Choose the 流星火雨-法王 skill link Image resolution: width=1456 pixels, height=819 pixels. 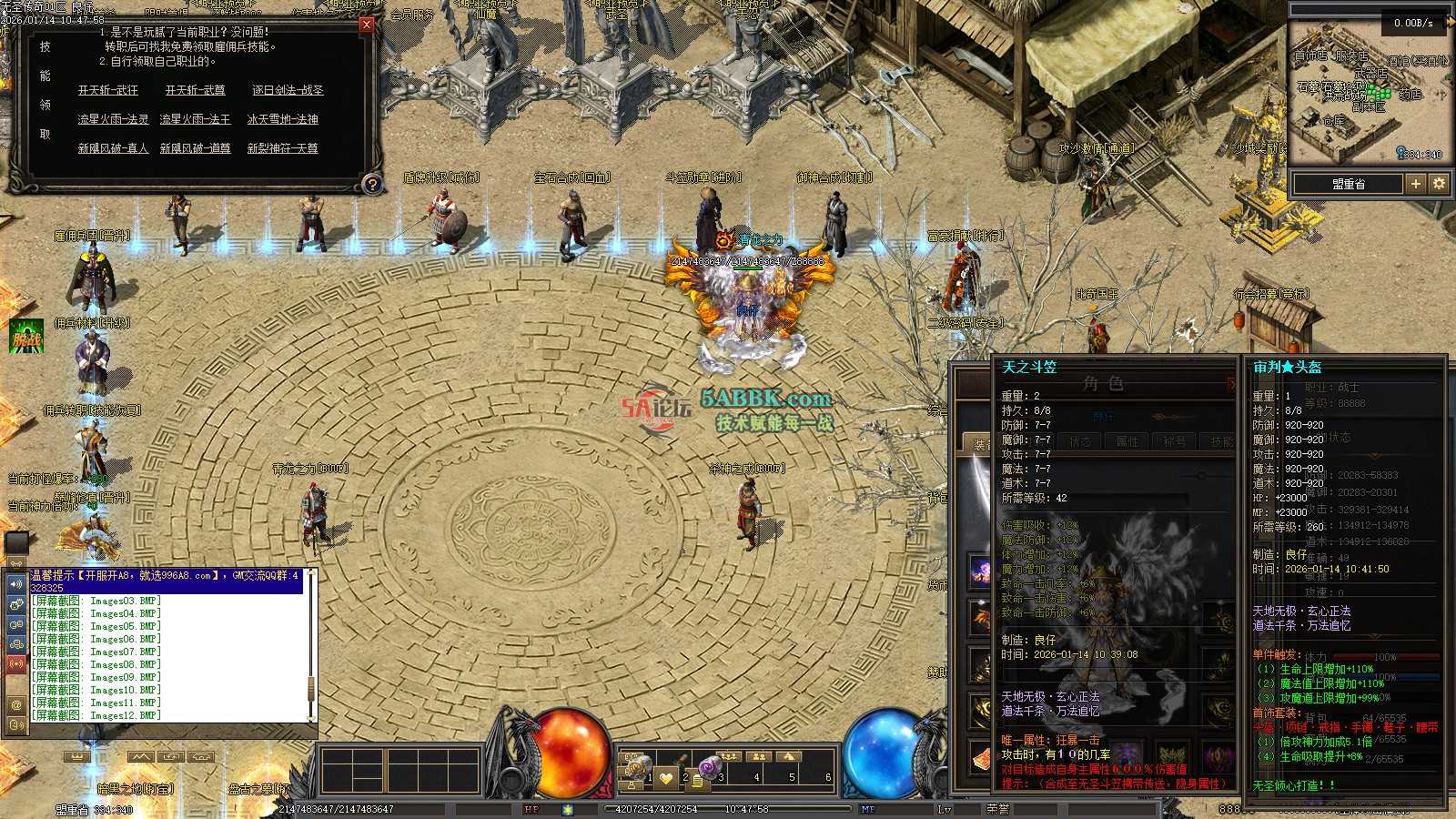coord(195,119)
